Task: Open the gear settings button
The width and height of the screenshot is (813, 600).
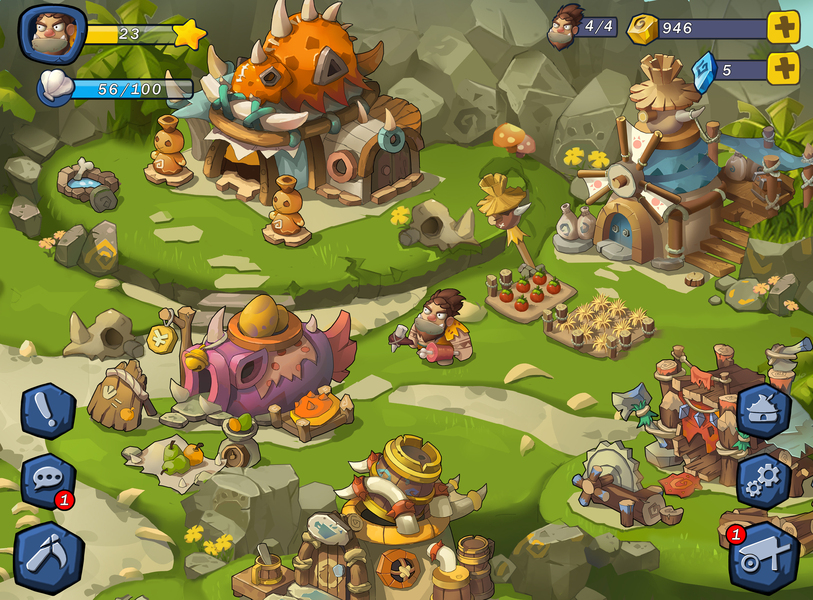Action: click(763, 480)
